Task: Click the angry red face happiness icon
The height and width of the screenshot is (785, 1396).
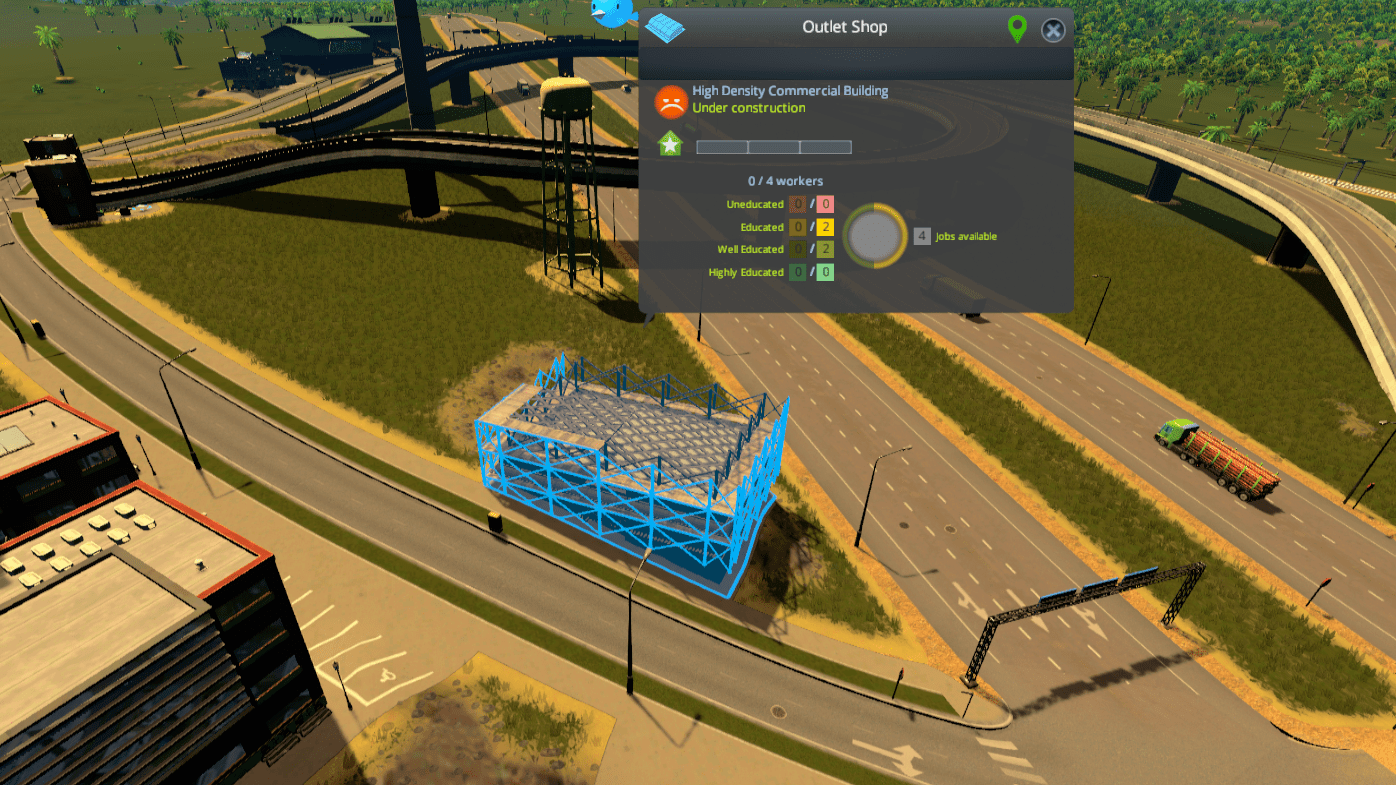Action: (x=670, y=99)
